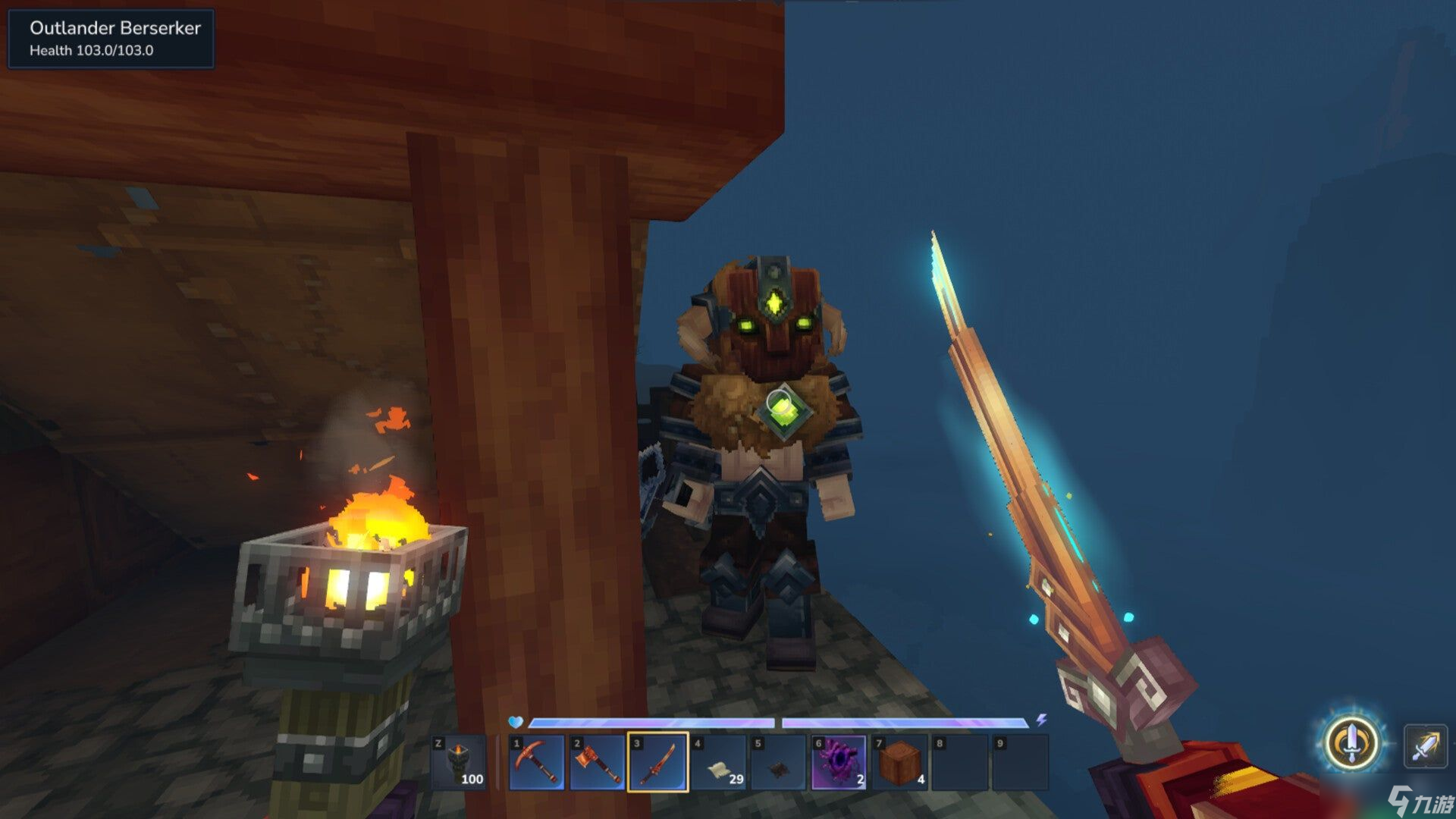Activate the glowing circular sword ability
The image size is (1456, 819).
1352,743
